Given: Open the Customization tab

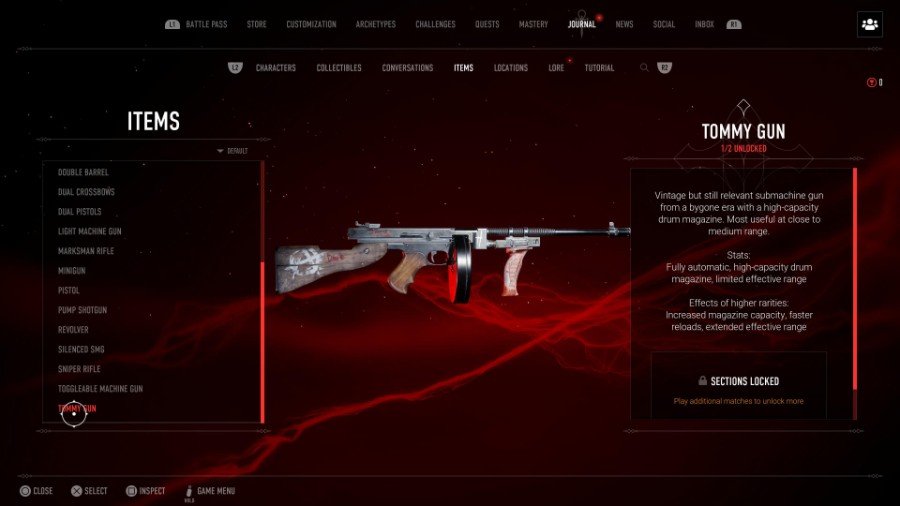Looking at the screenshot, I should coord(311,24).
